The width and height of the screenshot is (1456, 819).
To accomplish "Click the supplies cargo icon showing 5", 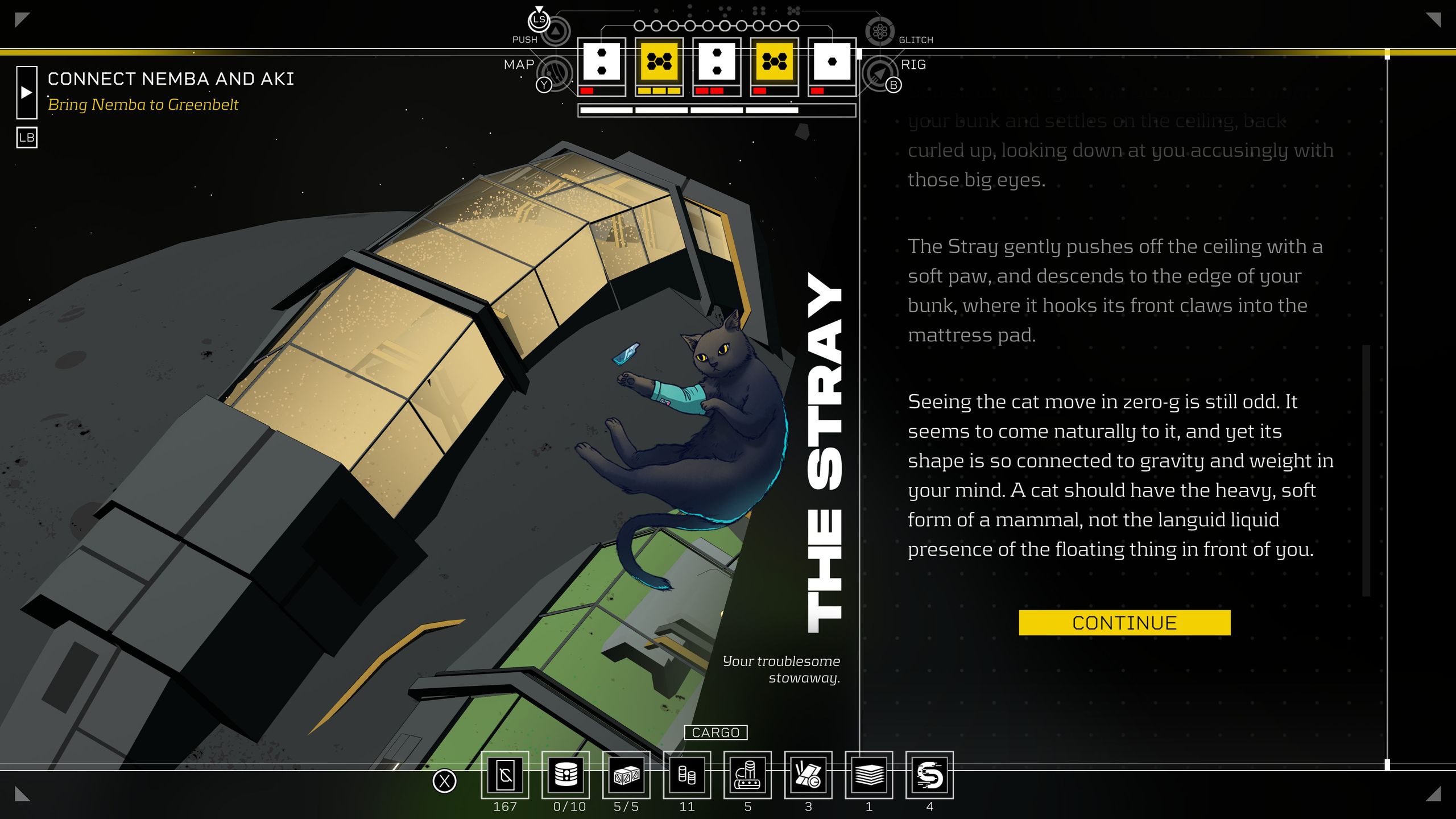I will [748, 776].
